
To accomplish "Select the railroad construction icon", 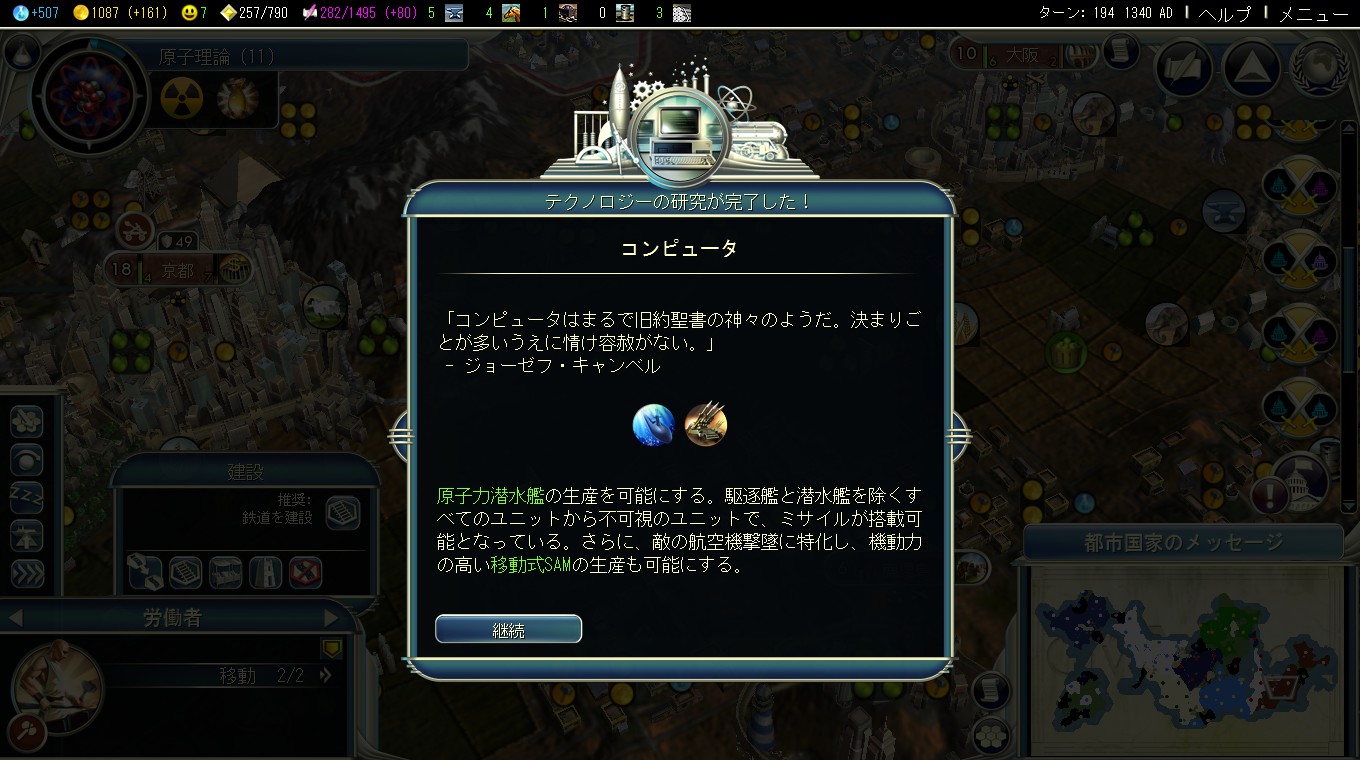I will 183,572.
